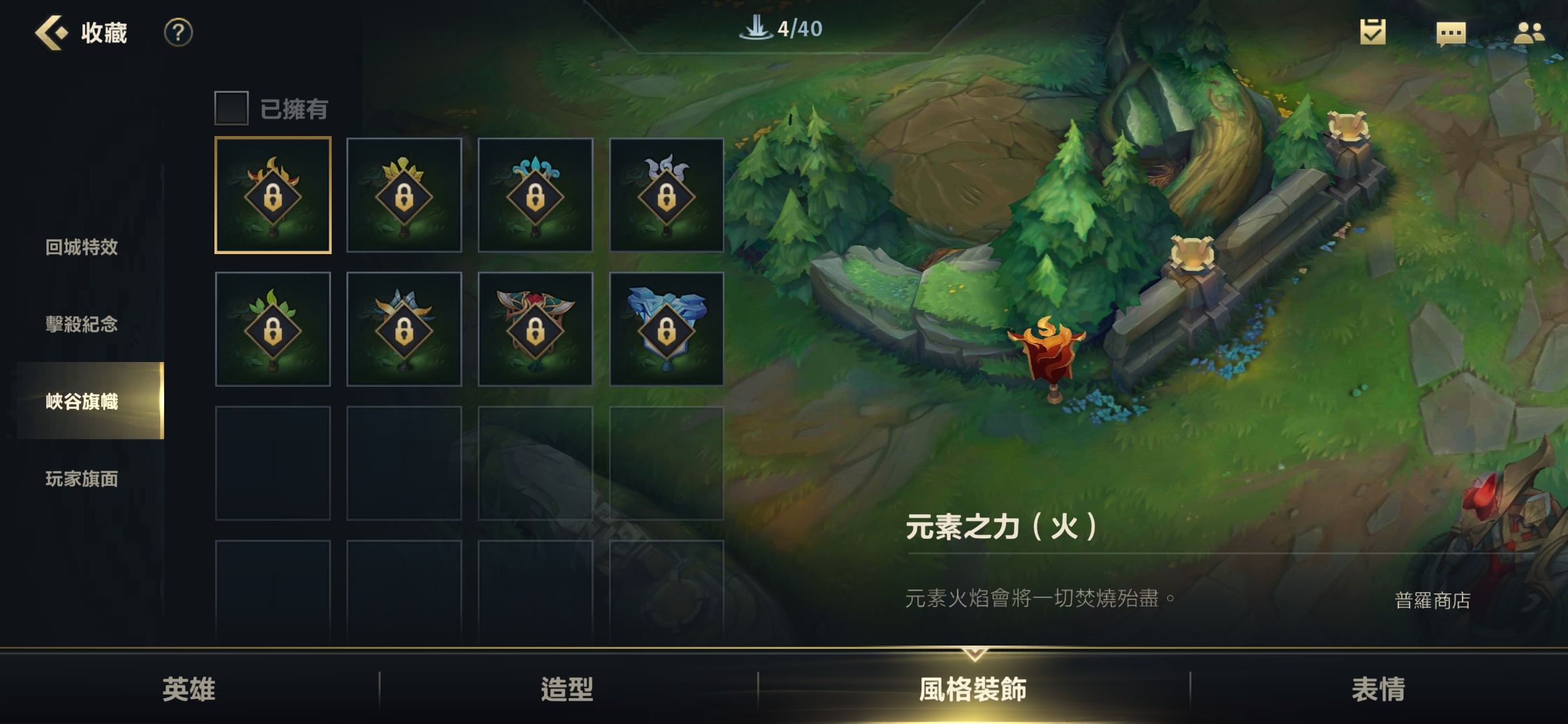This screenshot has height=724, width=1568.
Task: Select the green leaf locked banner
Action: click(271, 329)
